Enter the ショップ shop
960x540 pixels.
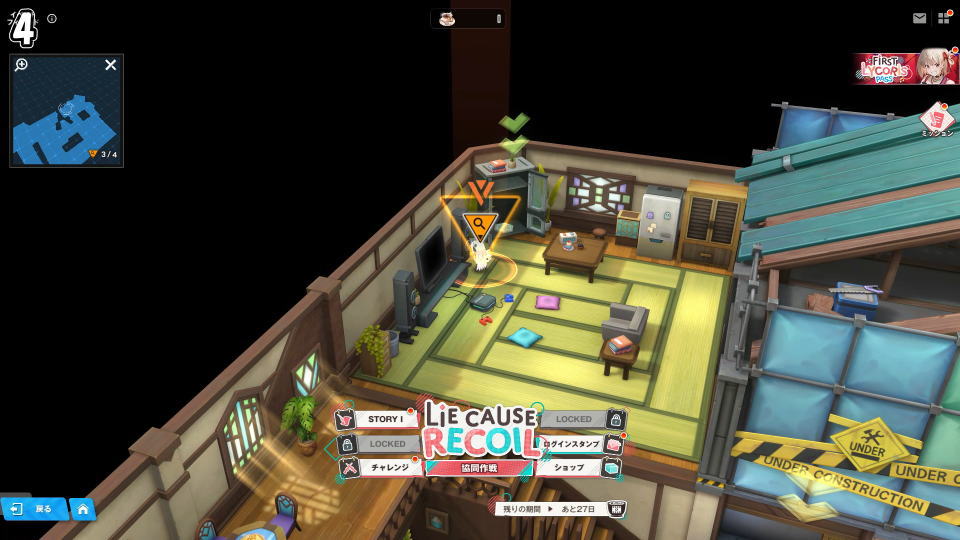pyautogui.click(x=573, y=468)
